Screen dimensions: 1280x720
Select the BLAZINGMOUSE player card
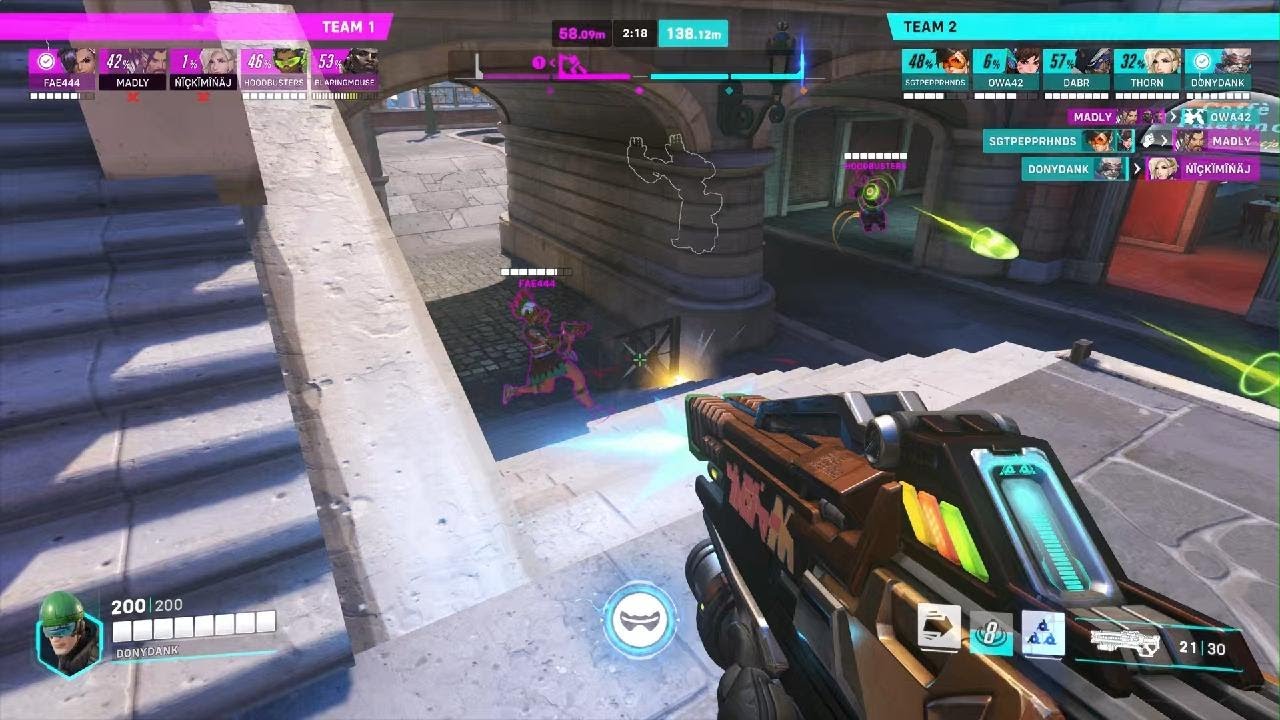click(345, 69)
